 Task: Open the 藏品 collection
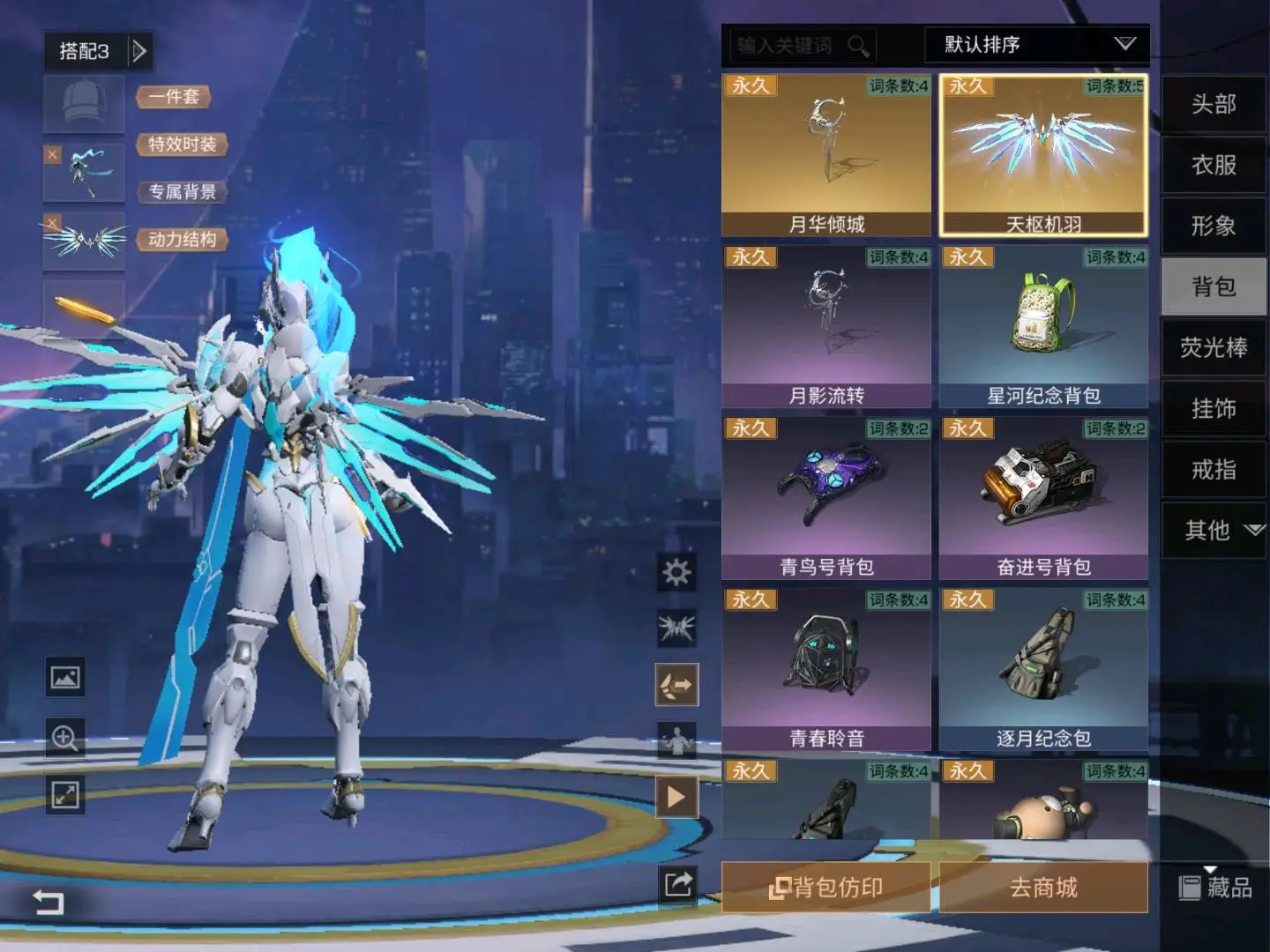pyautogui.click(x=1216, y=888)
